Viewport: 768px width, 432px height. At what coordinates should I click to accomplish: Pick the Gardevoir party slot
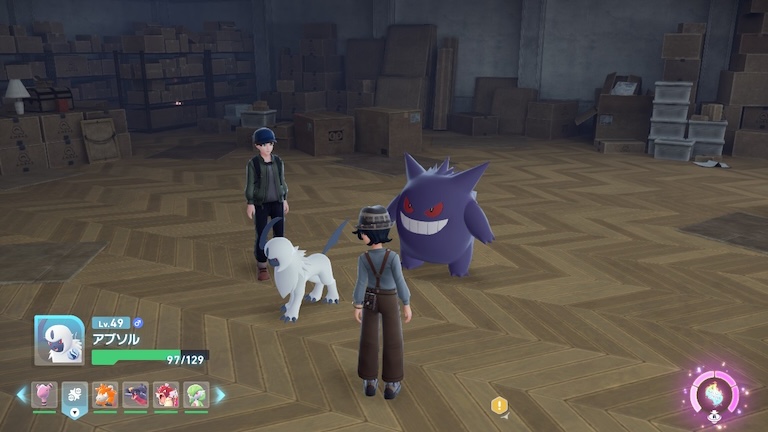pos(196,395)
